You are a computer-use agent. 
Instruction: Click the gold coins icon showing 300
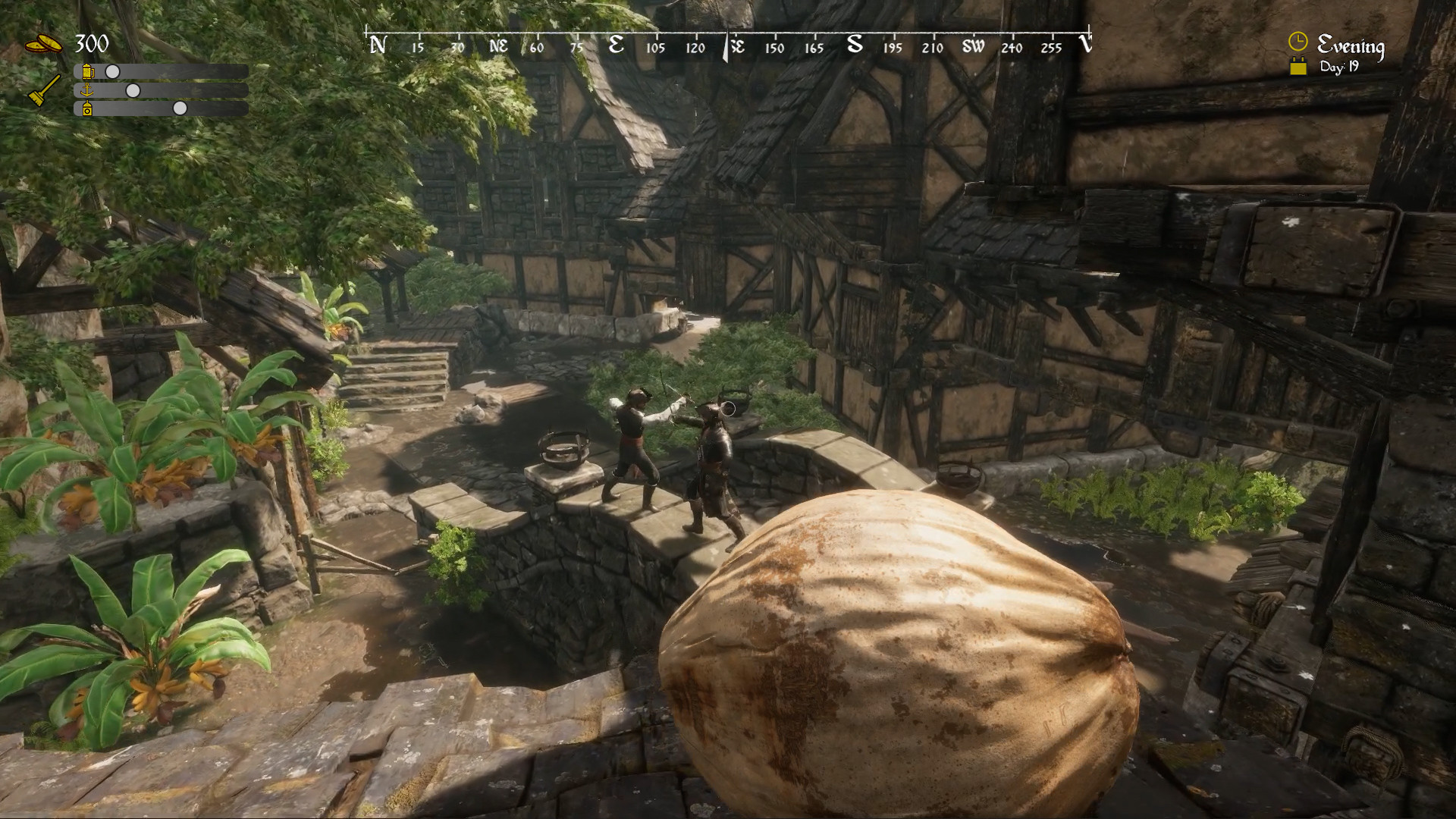[x=43, y=43]
